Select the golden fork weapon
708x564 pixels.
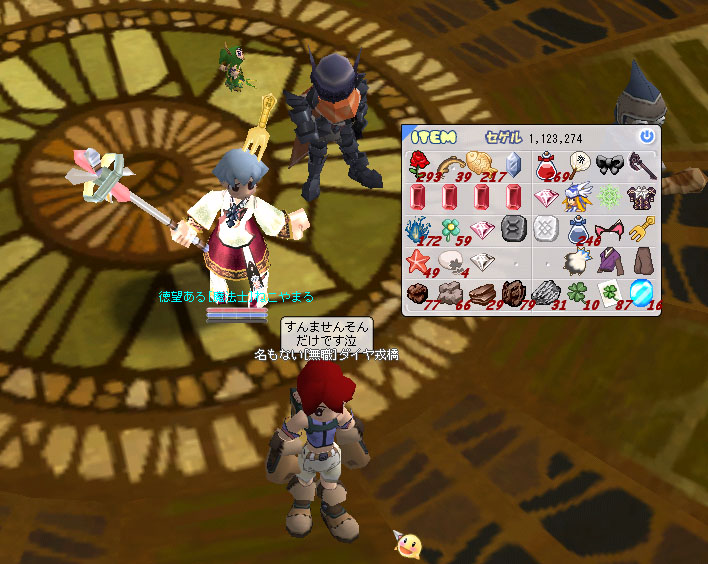pos(644,228)
